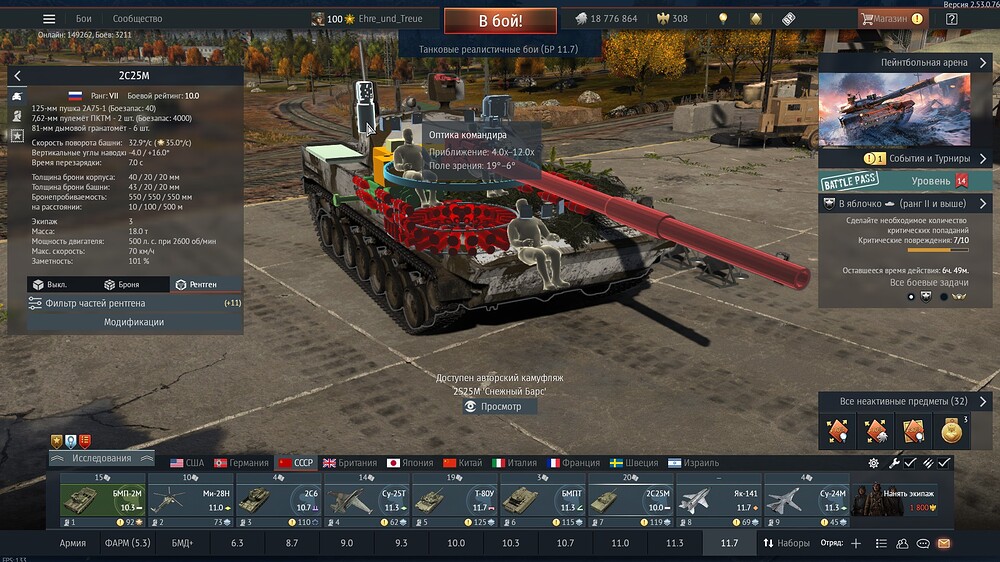Switch to the США nation tab
The image size is (1000, 562).
pyautogui.click(x=187, y=463)
